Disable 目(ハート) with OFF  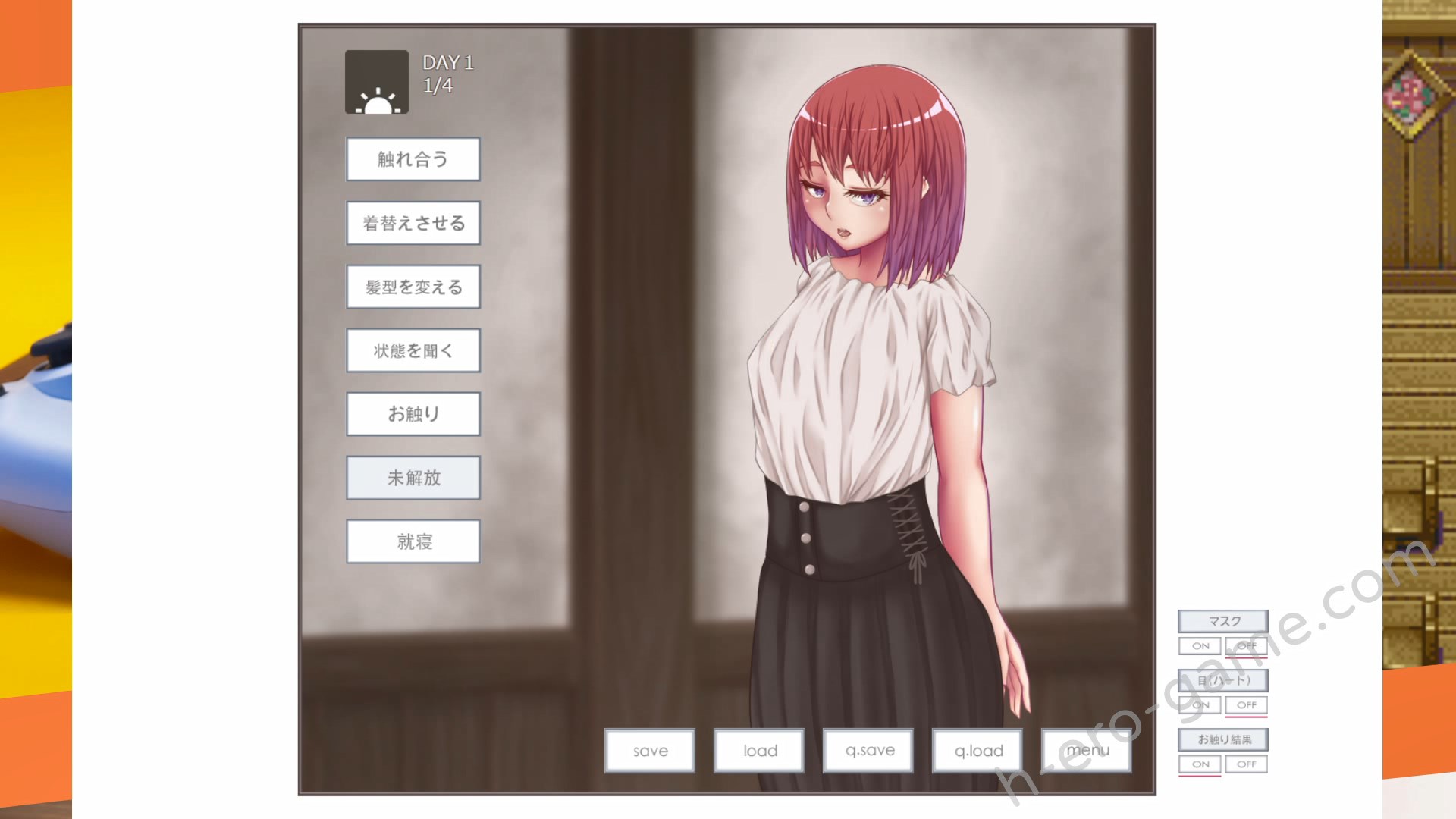click(x=1247, y=705)
